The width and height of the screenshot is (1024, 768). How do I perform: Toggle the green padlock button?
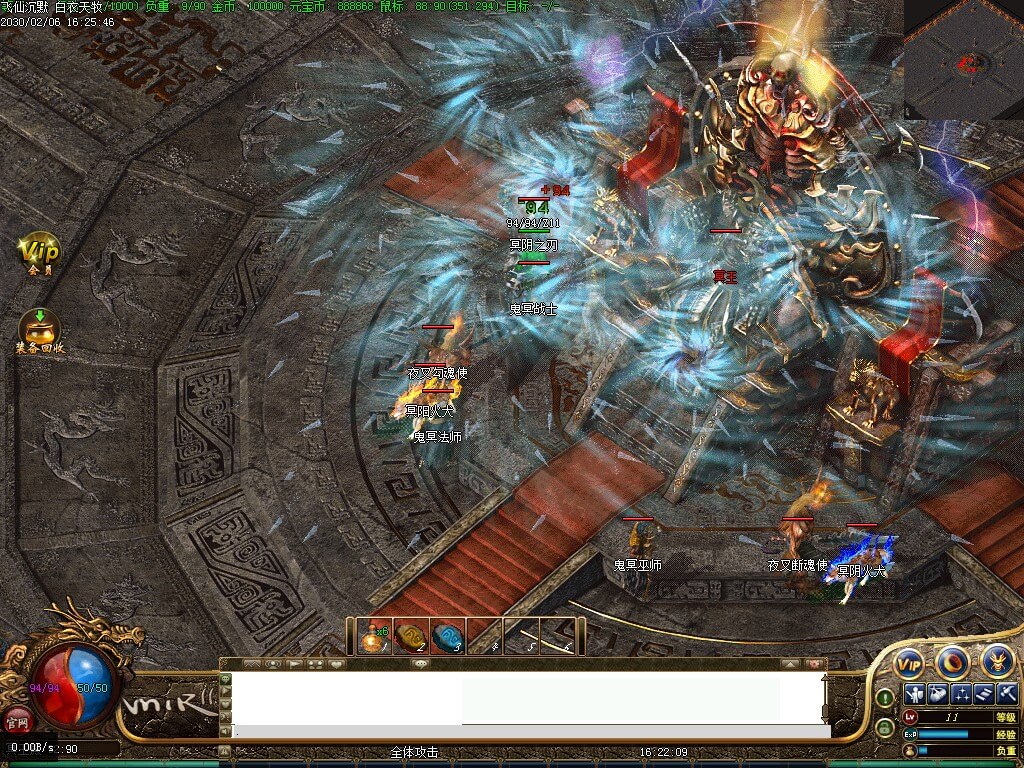click(885, 725)
